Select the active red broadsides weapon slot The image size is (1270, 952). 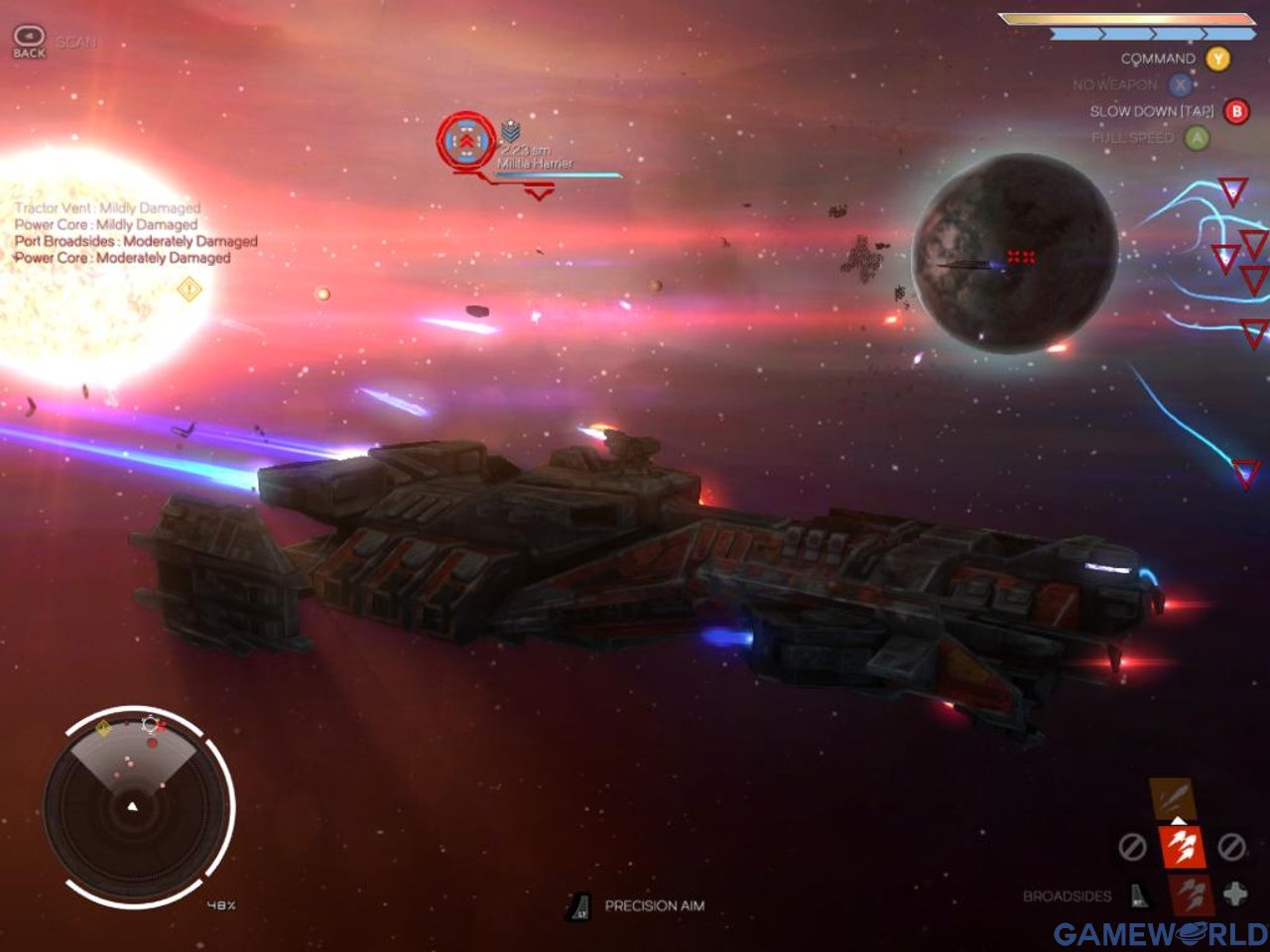click(1181, 847)
